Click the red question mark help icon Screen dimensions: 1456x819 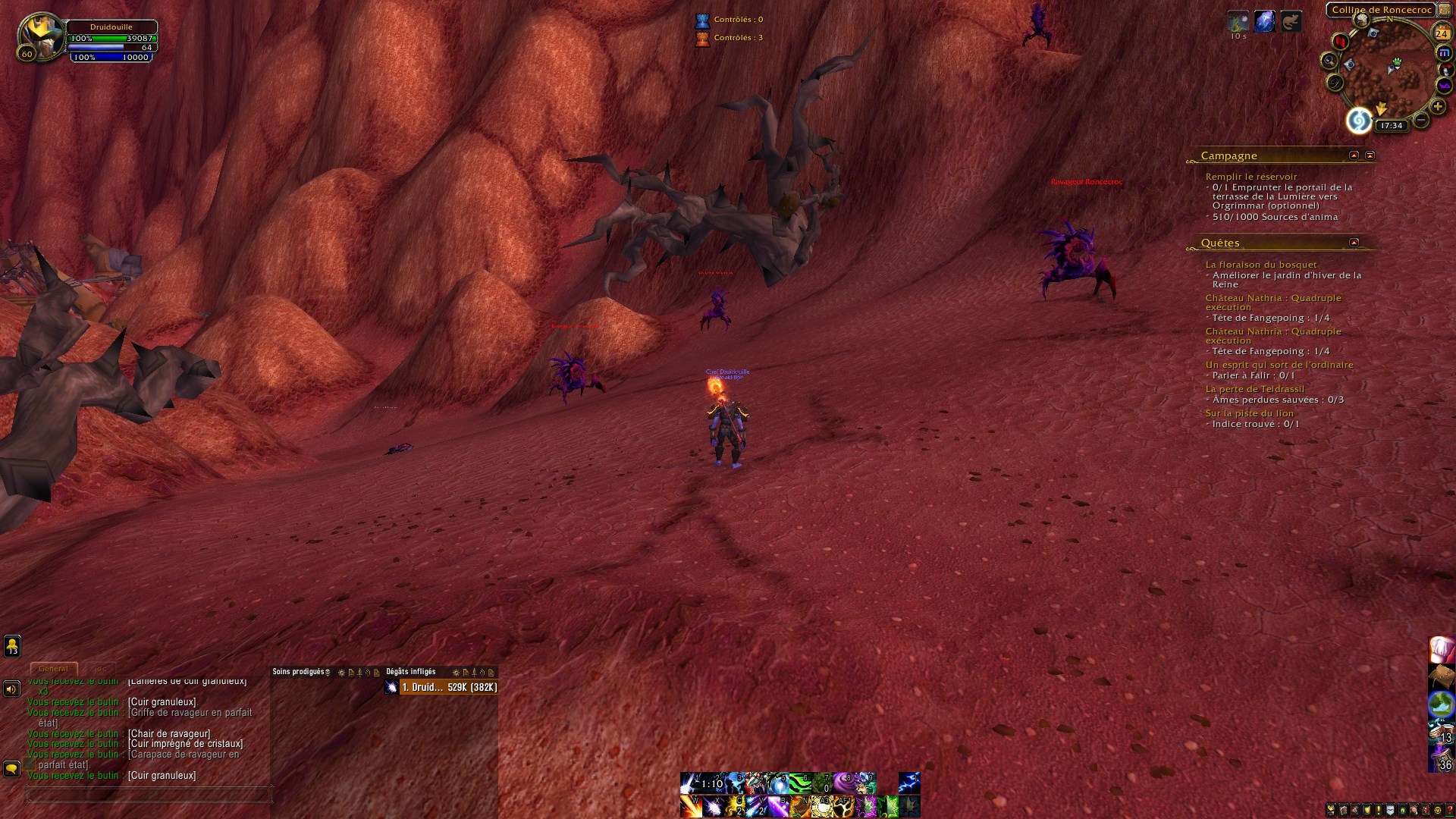tap(1450, 808)
